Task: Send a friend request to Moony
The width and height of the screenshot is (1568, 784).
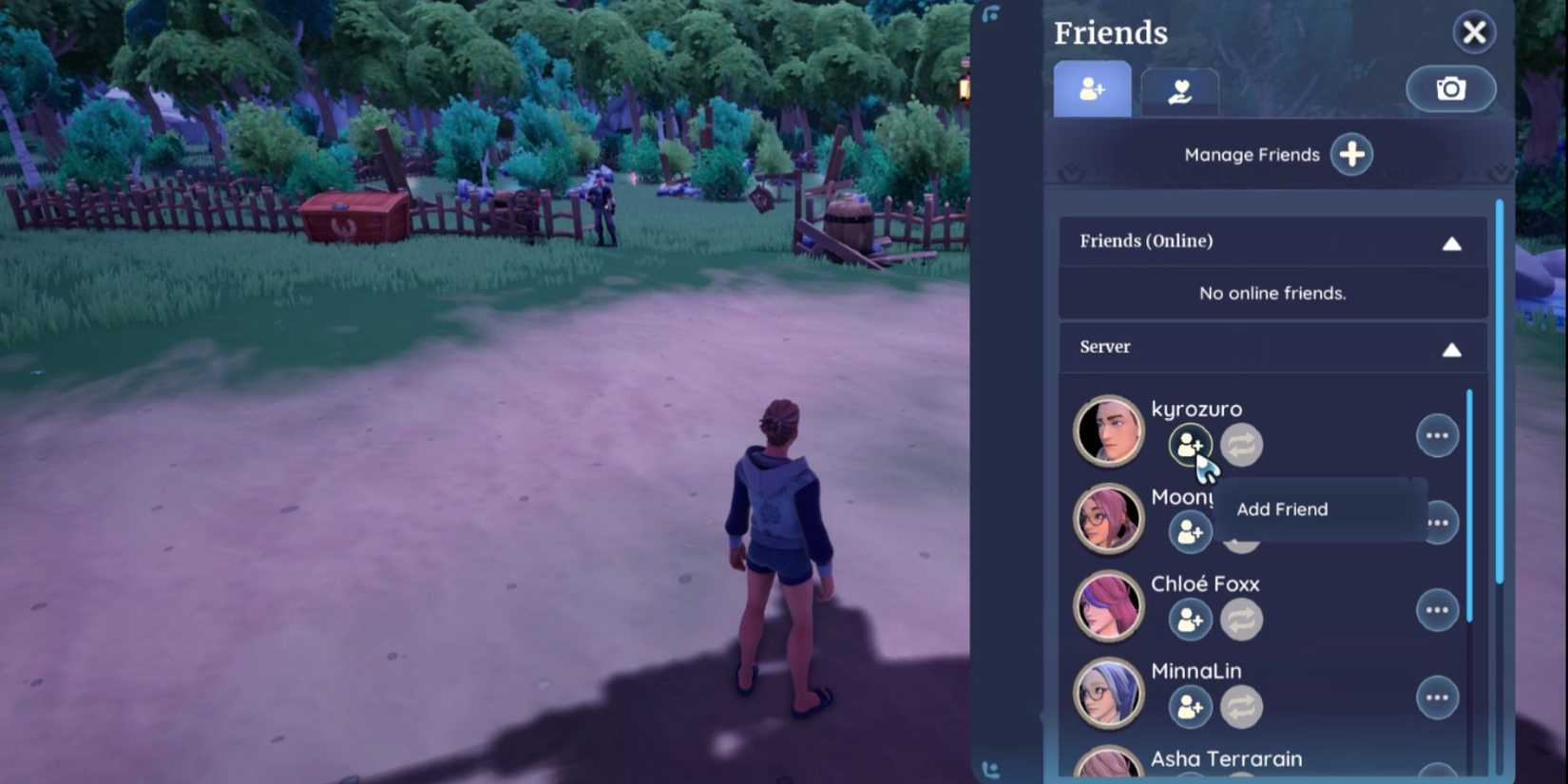Action: 1189,531
